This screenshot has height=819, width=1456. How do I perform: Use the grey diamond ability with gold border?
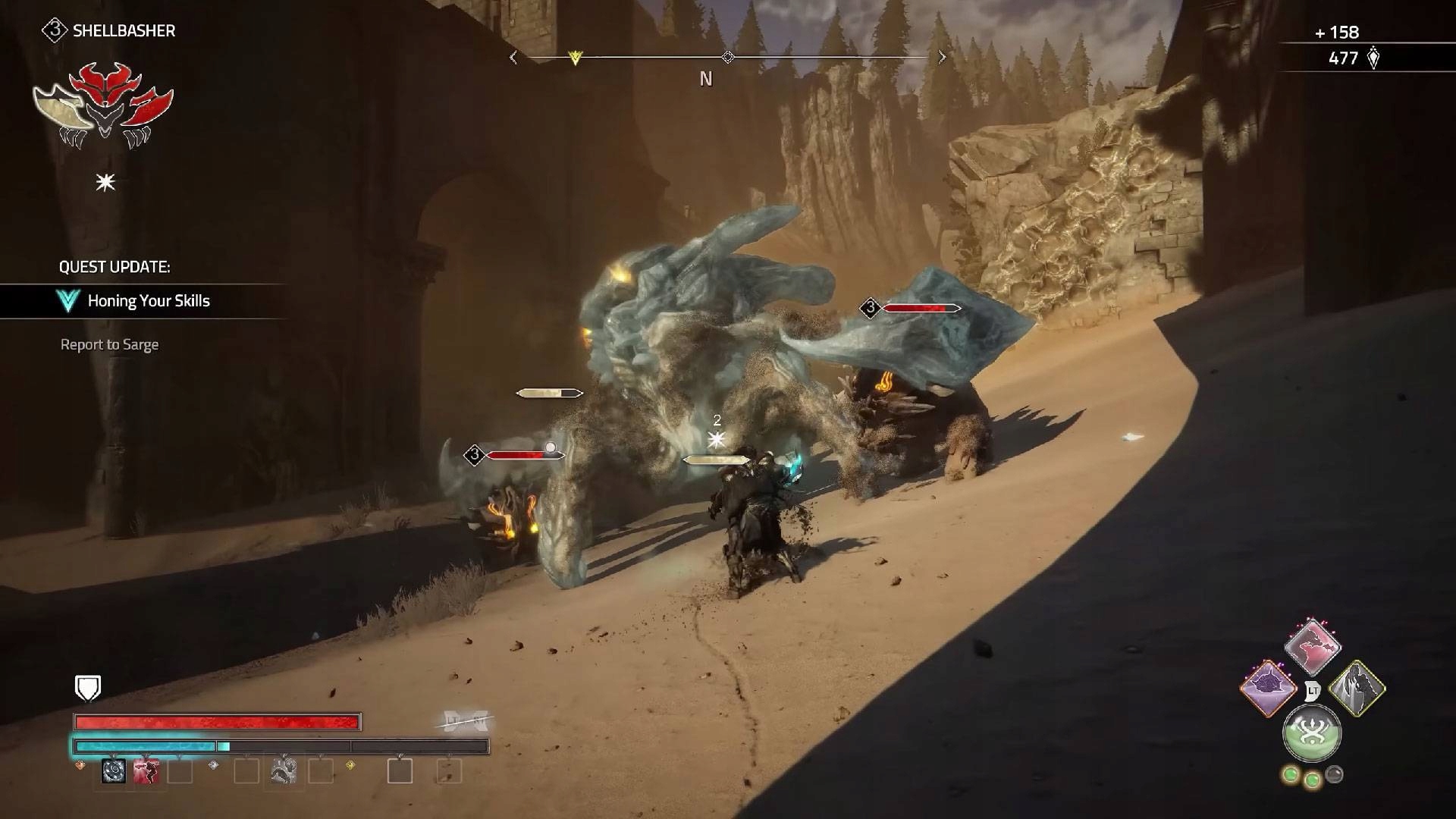coord(1357,688)
